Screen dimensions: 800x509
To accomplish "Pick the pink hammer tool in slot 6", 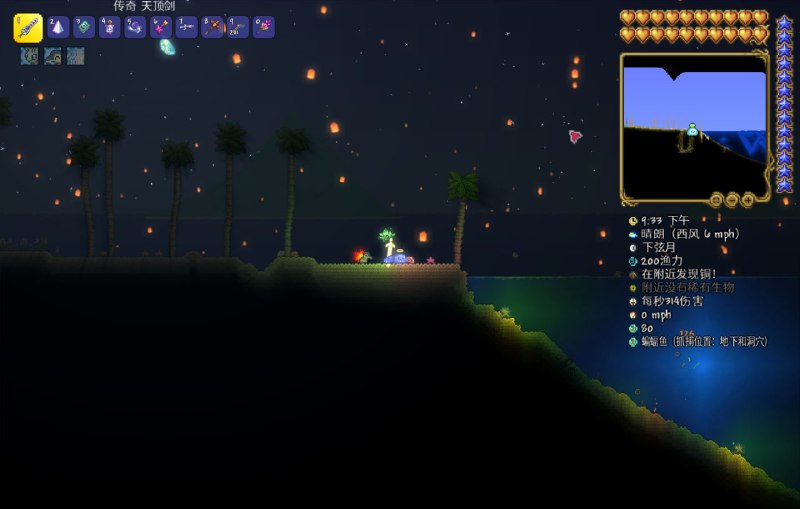I will [160, 27].
